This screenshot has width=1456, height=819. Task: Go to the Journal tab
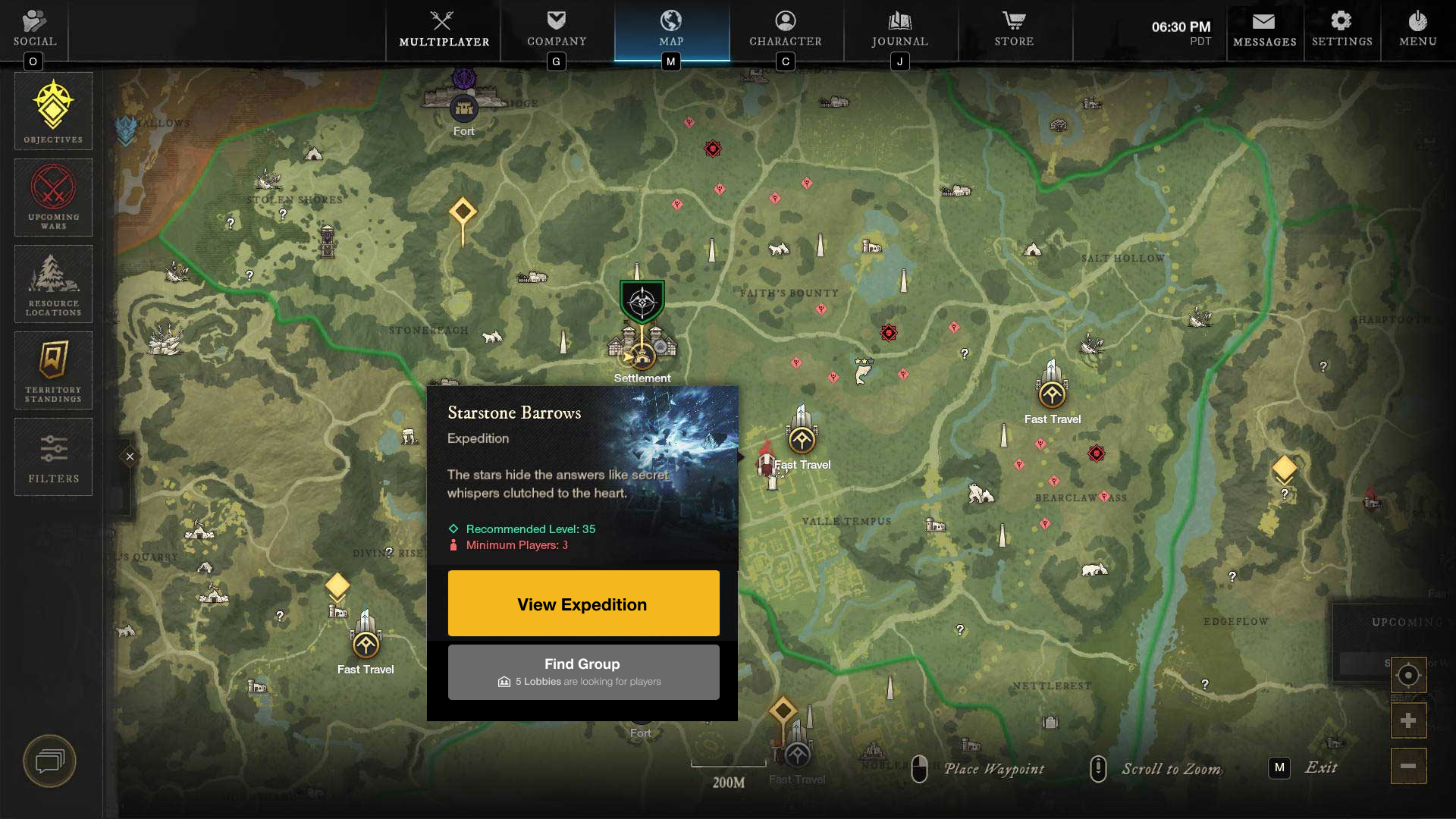point(899,29)
